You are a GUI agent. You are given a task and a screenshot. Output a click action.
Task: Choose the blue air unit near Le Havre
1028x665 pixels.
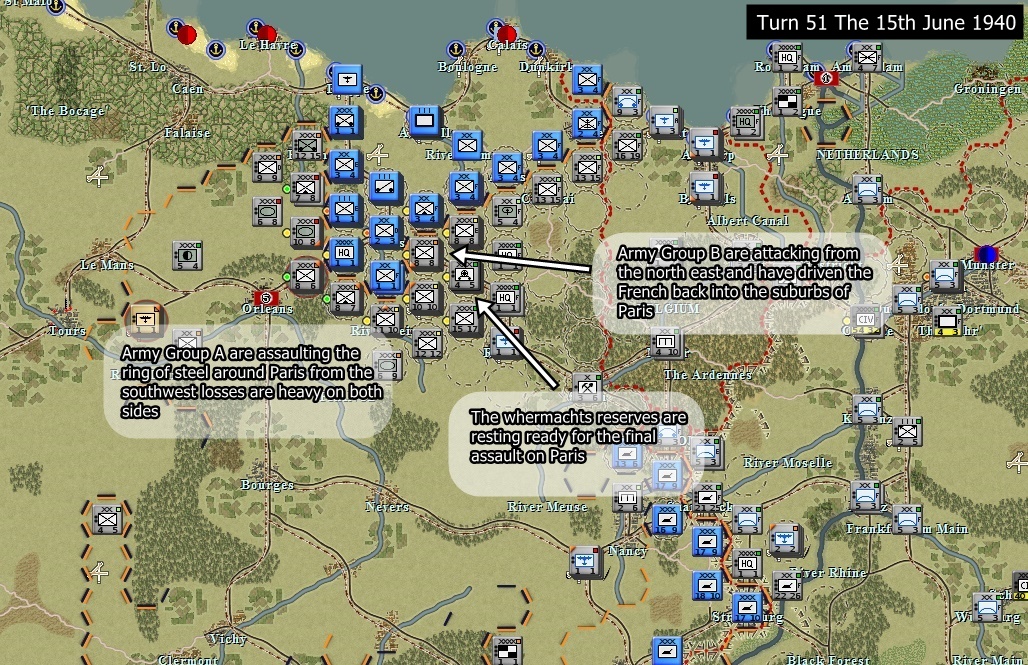click(x=346, y=80)
